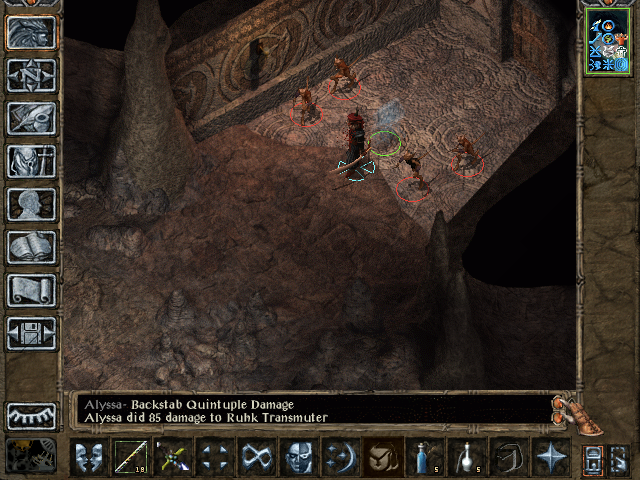Choose the infinity loop action button
Viewport: 640px width, 480px height.
point(257,457)
